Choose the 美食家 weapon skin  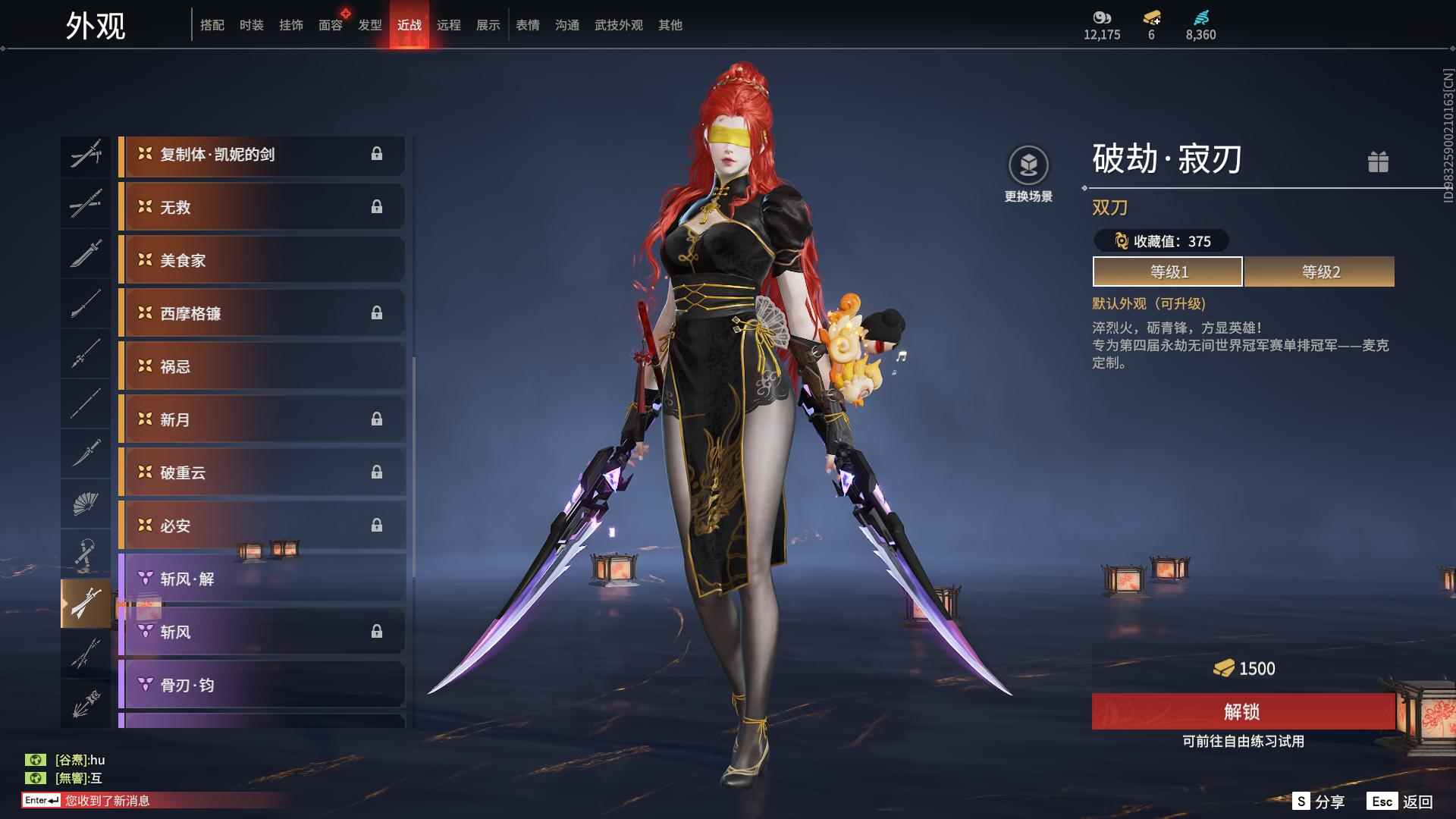pos(262,260)
